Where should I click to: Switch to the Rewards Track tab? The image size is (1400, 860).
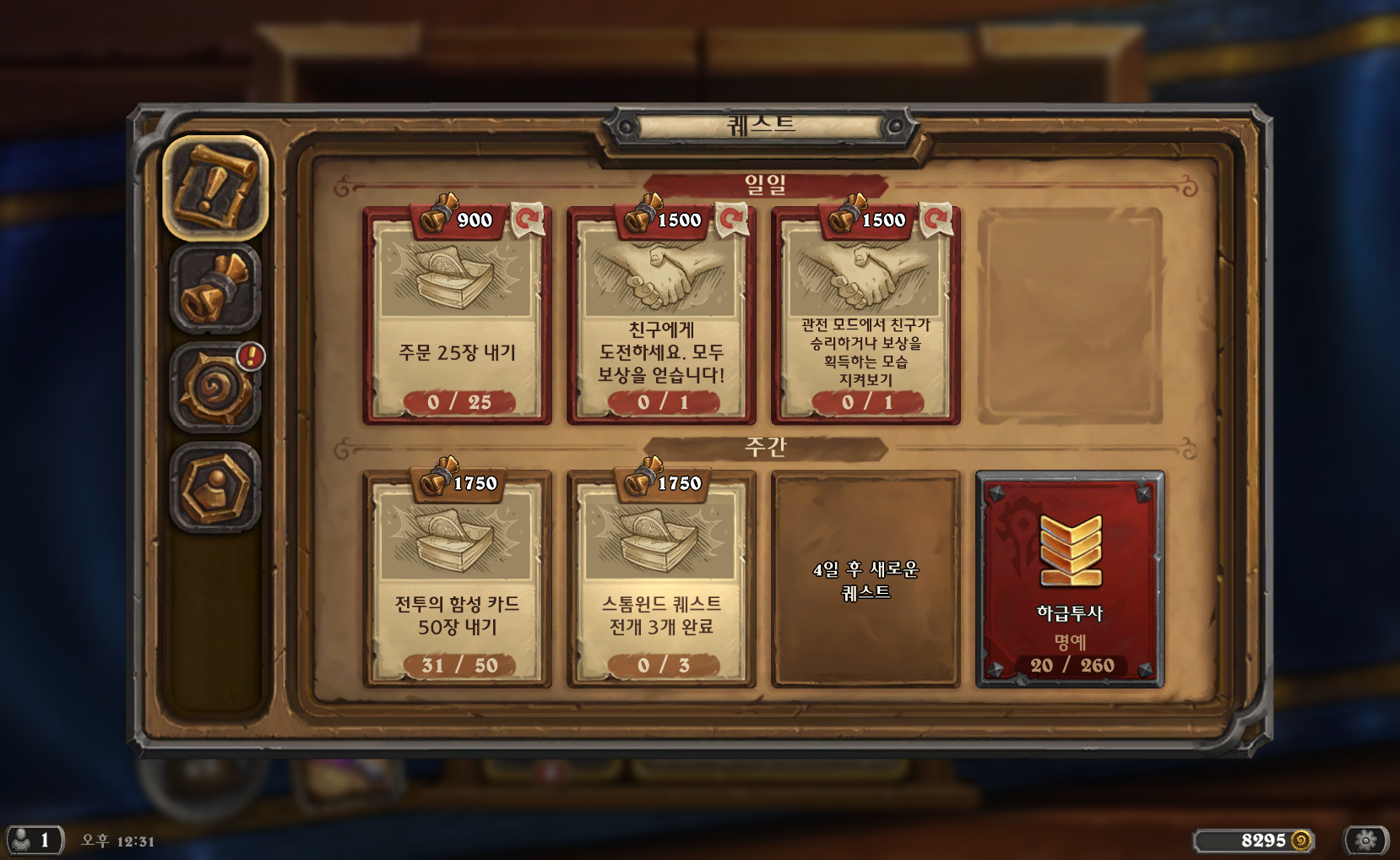coord(215,289)
